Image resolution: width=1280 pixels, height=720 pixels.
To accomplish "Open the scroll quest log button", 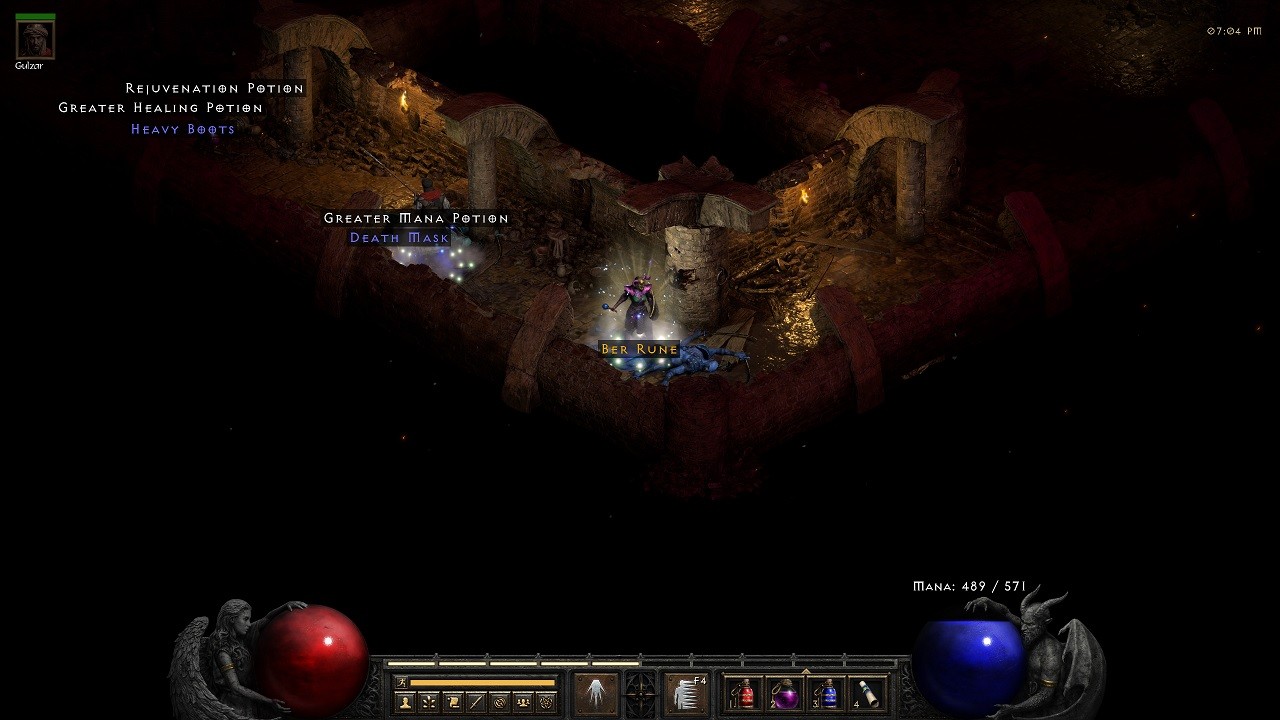I will 453,702.
